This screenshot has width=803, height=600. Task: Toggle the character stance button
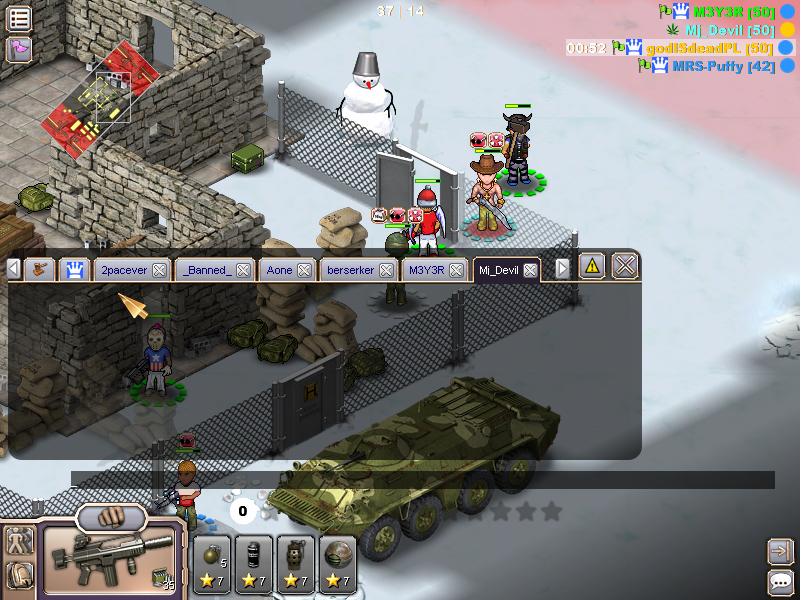pos(19,541)
